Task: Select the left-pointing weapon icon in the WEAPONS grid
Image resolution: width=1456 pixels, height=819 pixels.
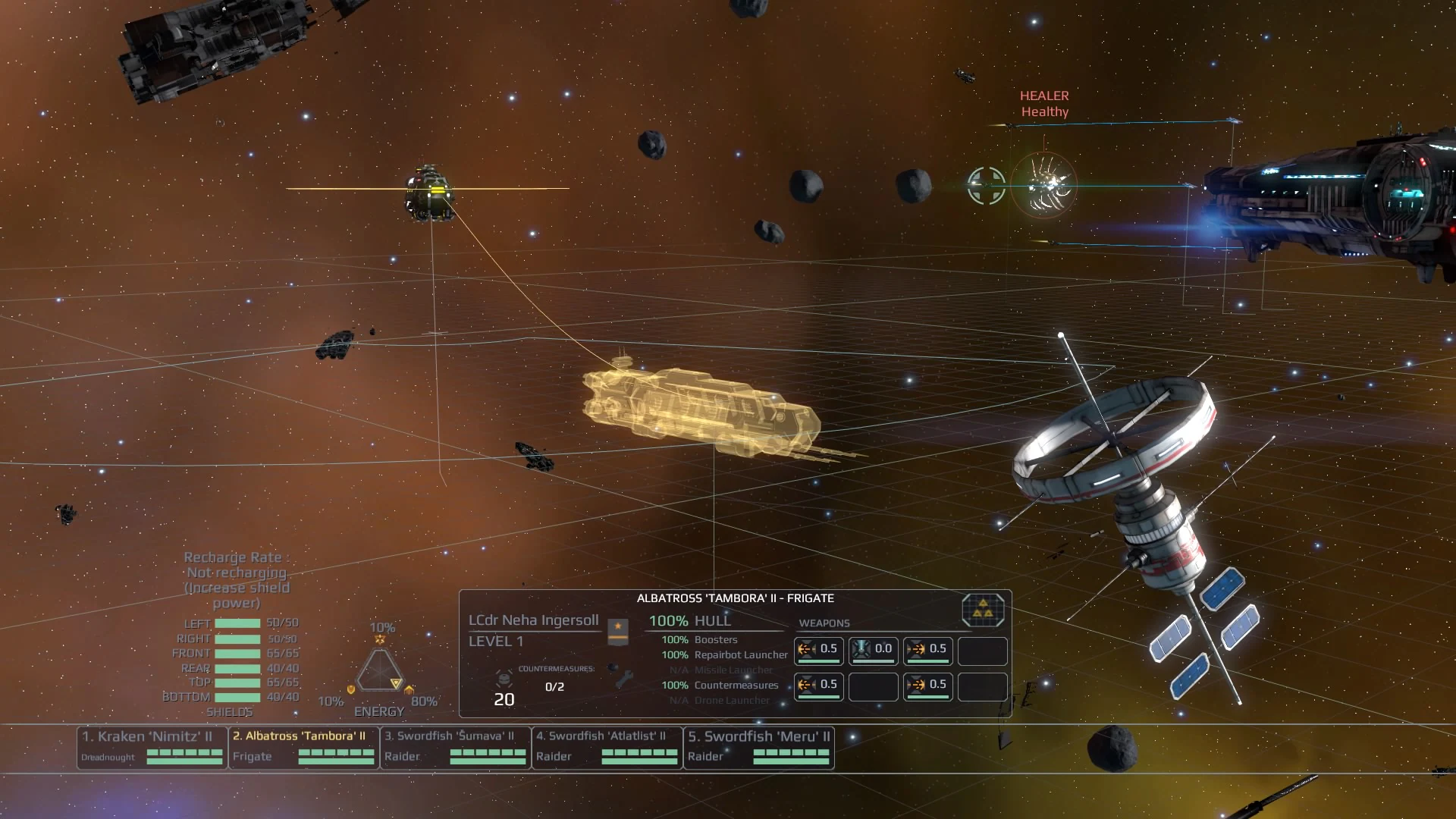Action: [818, 650]
